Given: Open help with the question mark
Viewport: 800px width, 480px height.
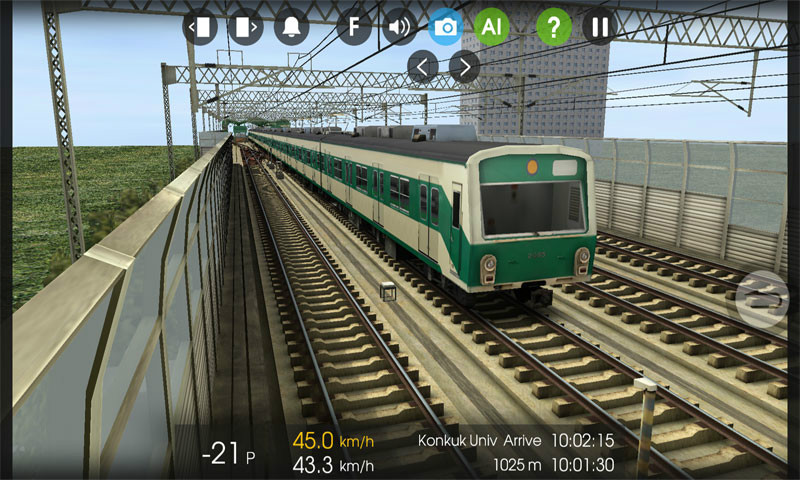Looking at the screenshot, I should 554,26.
